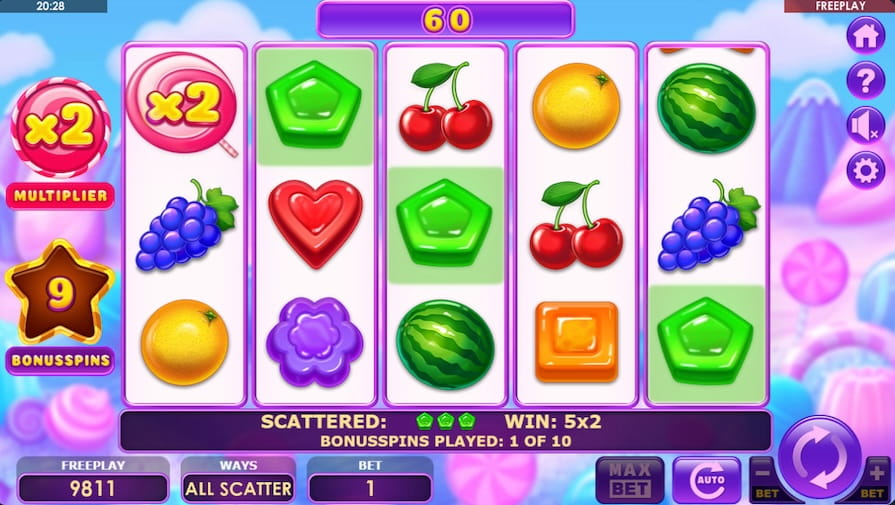Open the settings gear
This screenshot has width=895, height=505.
[x=865, y=171]
